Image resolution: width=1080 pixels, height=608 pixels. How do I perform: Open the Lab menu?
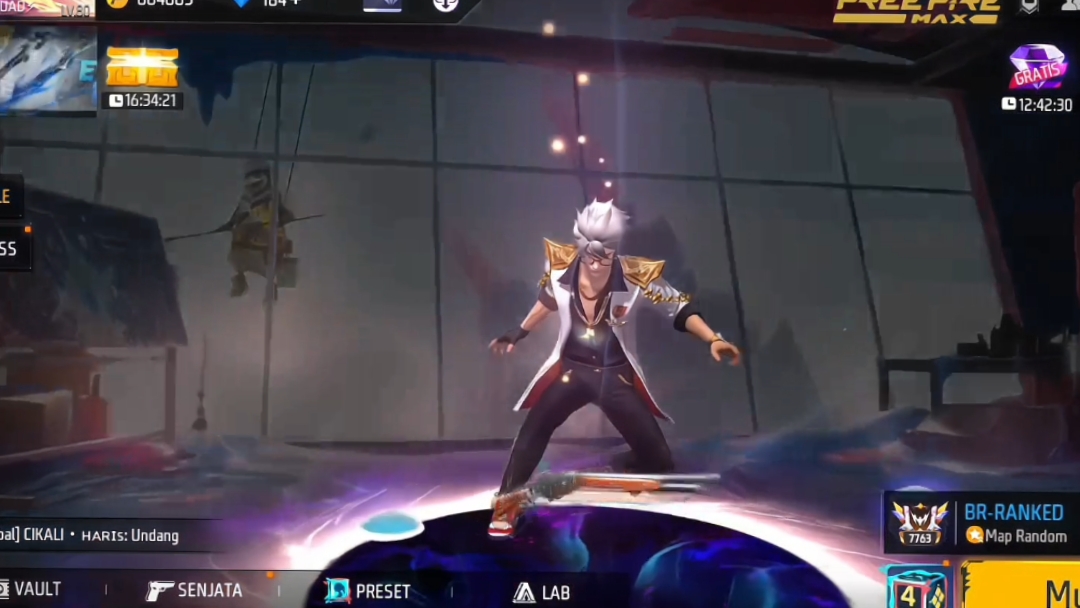pos(541,592)
